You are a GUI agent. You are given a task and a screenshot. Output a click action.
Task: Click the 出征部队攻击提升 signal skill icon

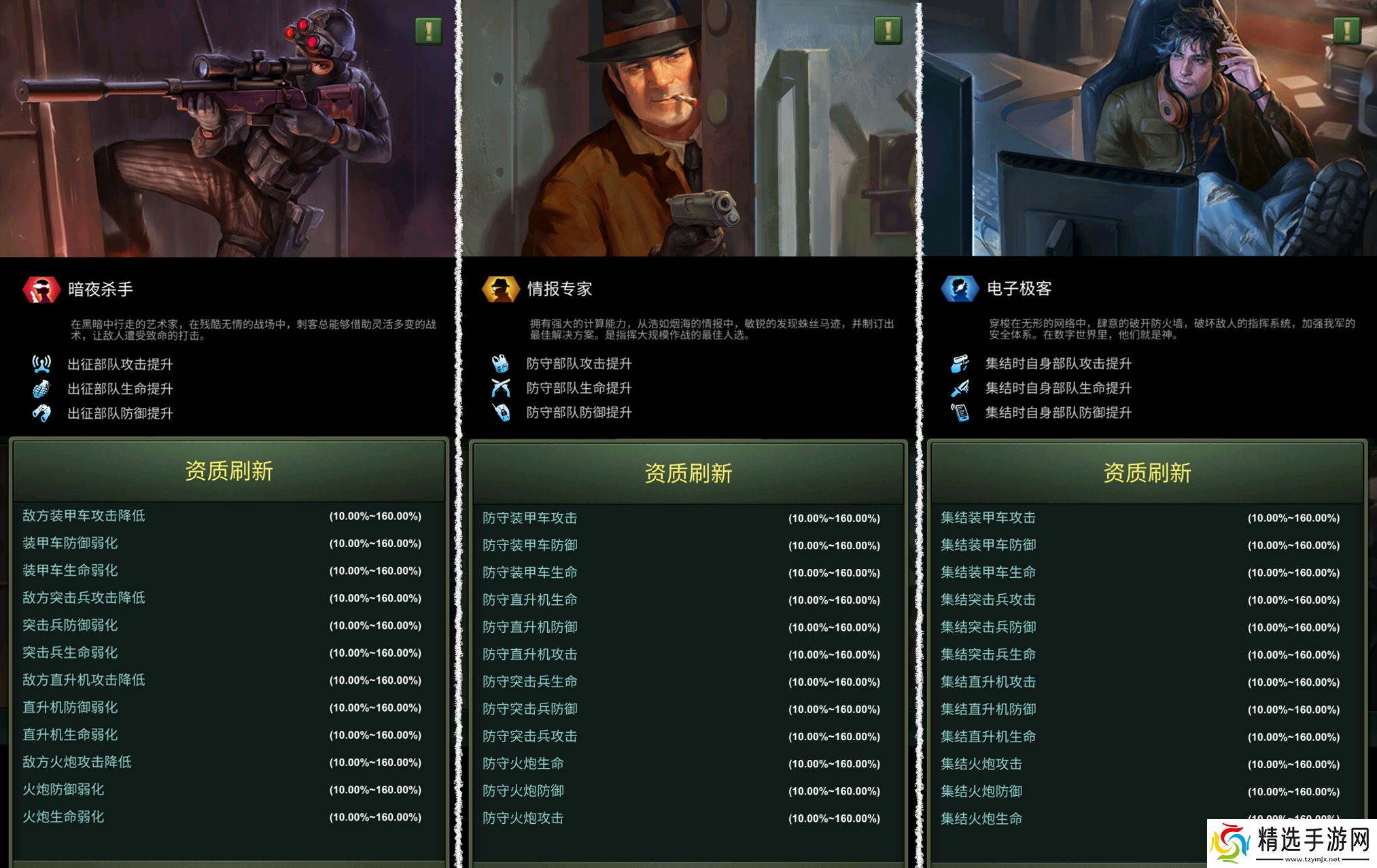[42, 364]
